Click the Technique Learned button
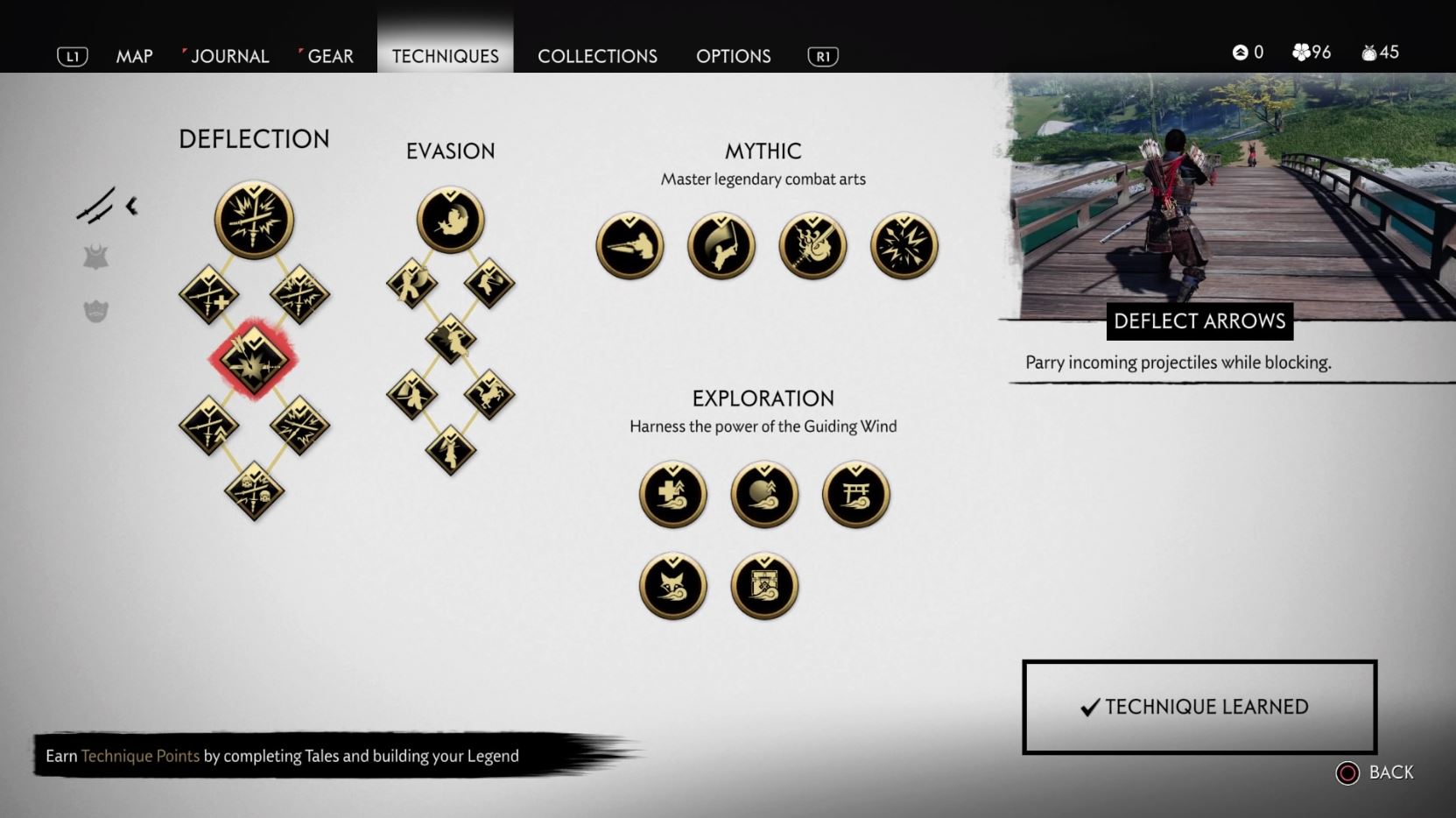Image resolution: width=1456 pixels, height=818 pixels. [1199, 707]
